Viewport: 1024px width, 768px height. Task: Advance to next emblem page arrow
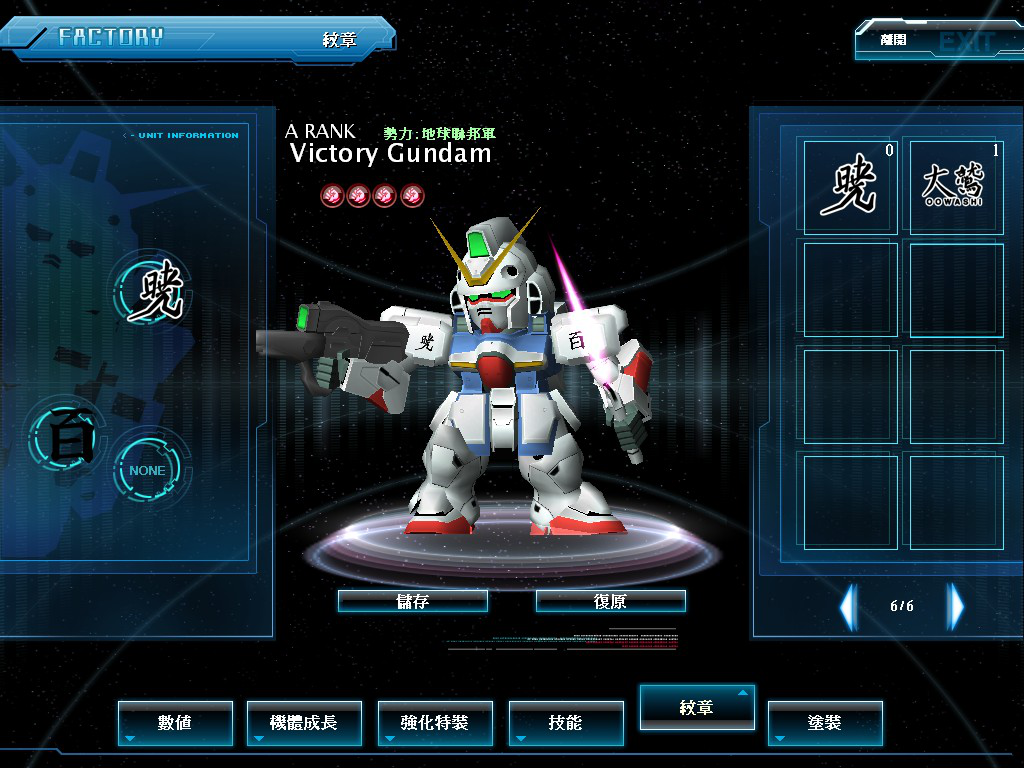click(x=956, y=606)
